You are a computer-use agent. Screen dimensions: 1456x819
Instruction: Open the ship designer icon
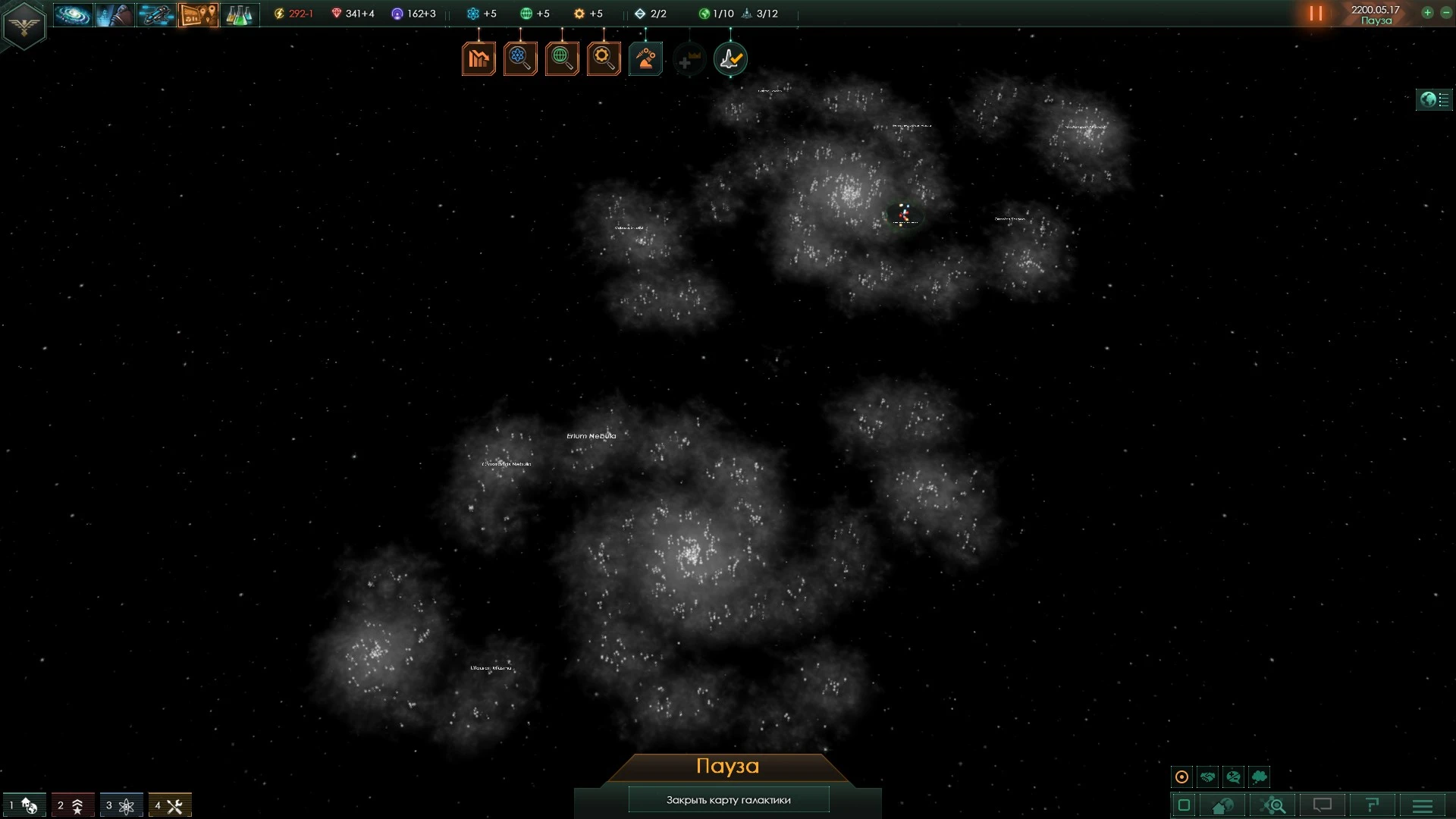pos(155,13)
